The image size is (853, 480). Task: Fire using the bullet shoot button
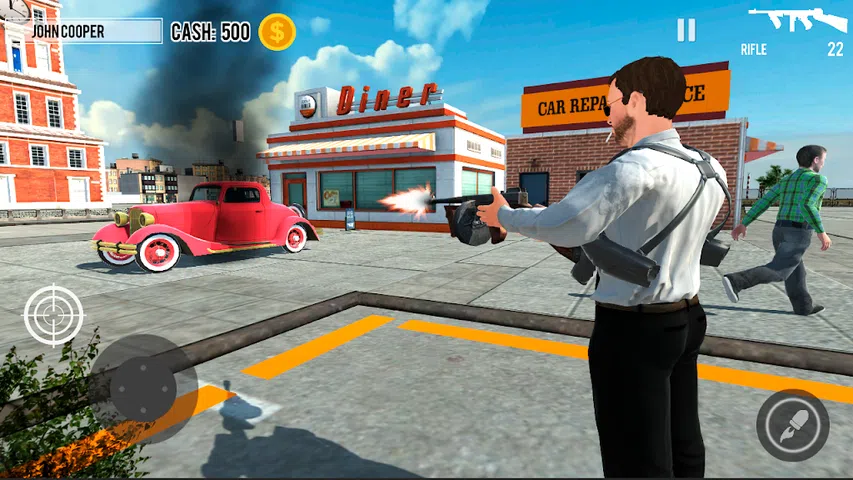792,425
